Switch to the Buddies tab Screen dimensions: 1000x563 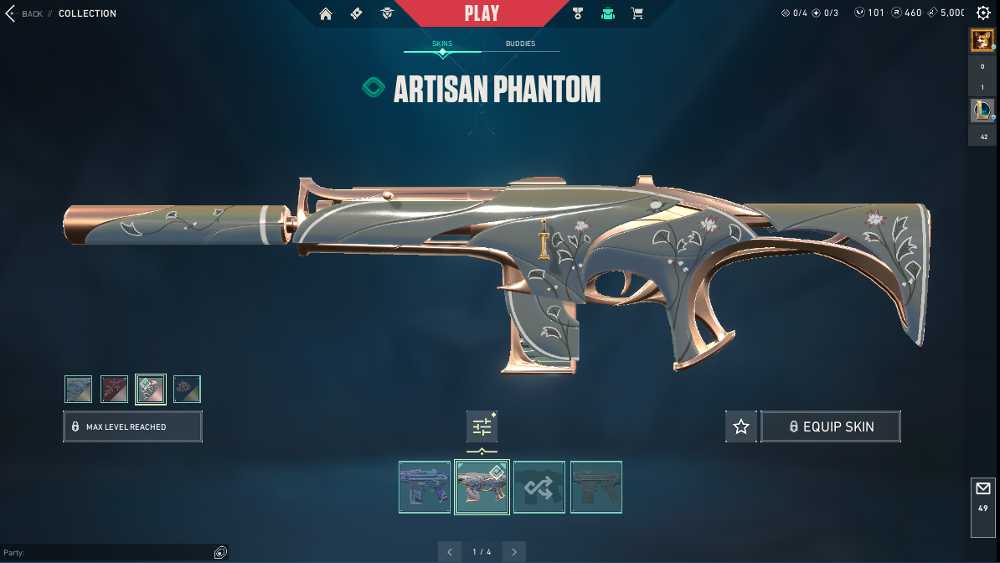[x=520, y=44]
